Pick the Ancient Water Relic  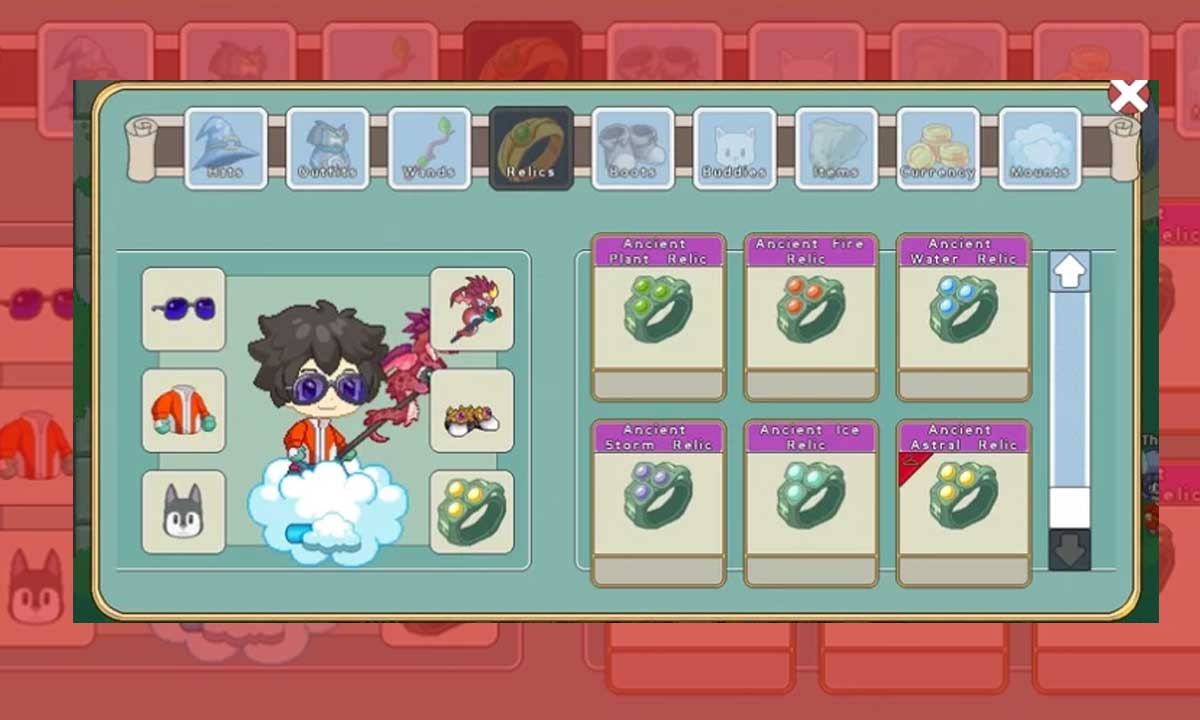coord(963,317)
